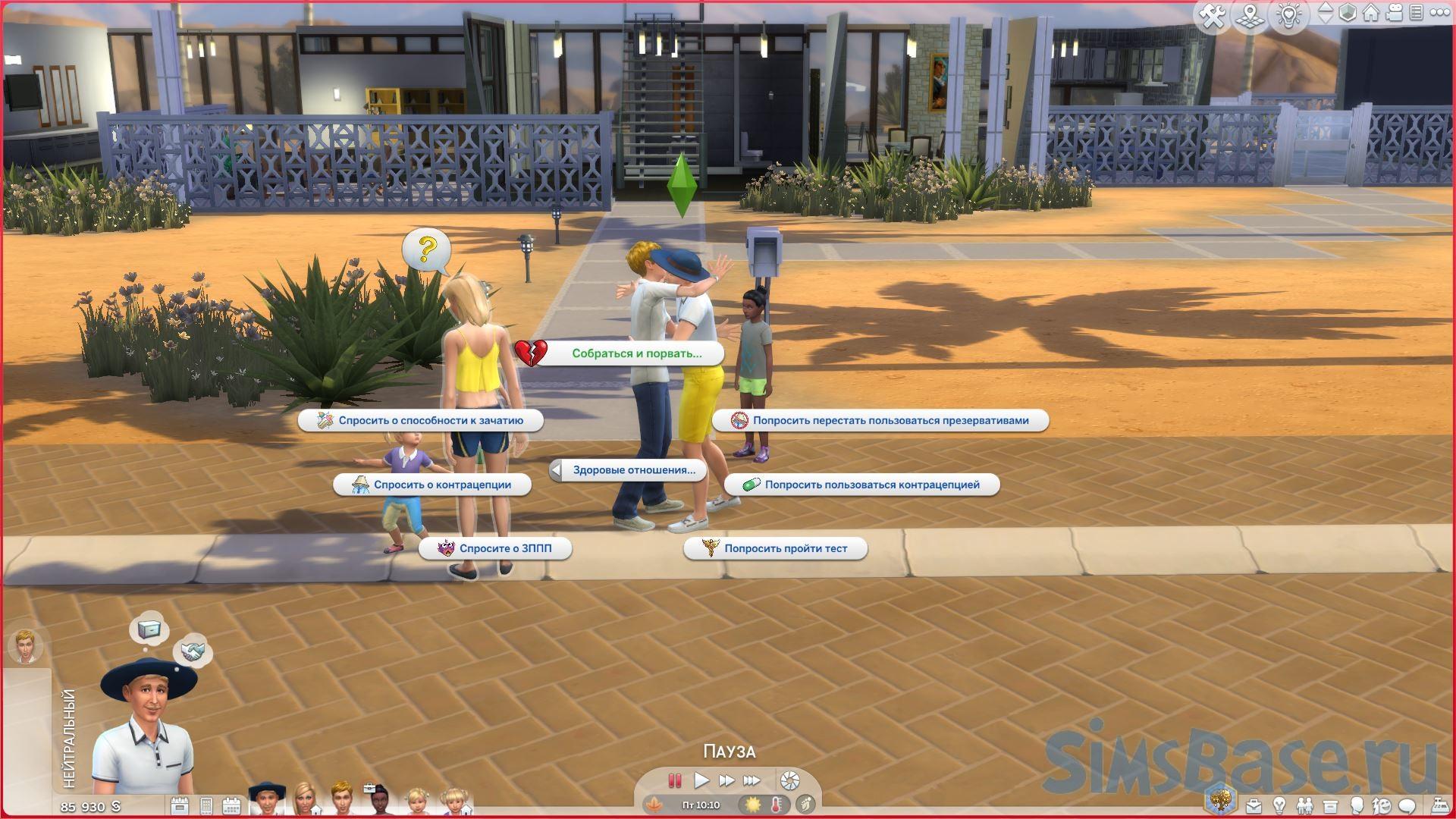This screenshot has height=819, width=1456.
Task: Pick 'Попросить перестать пользоваться презервативами' option
Action: 890,421
